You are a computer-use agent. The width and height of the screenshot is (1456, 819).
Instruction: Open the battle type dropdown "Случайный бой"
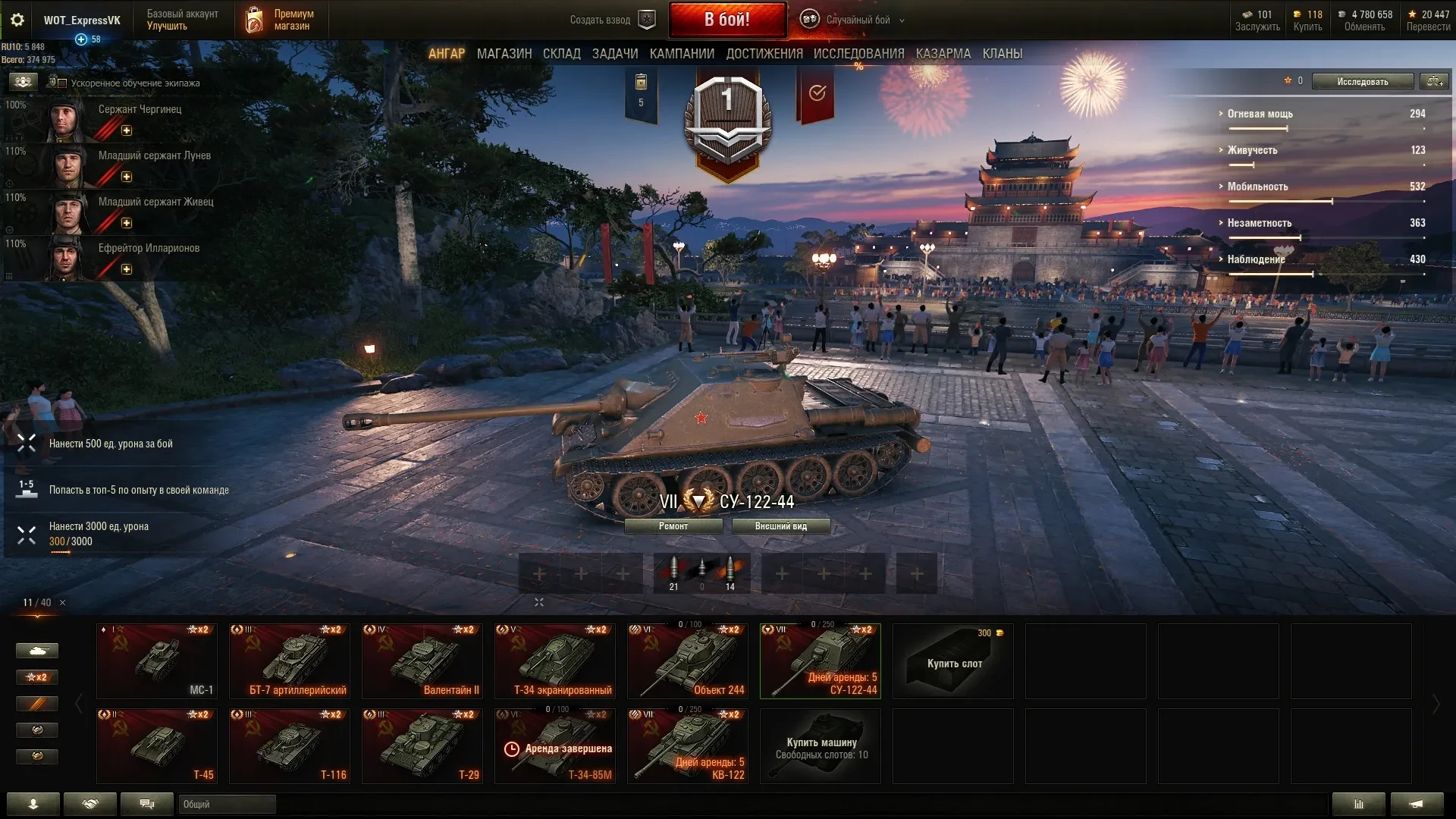[x=858, y=20]
